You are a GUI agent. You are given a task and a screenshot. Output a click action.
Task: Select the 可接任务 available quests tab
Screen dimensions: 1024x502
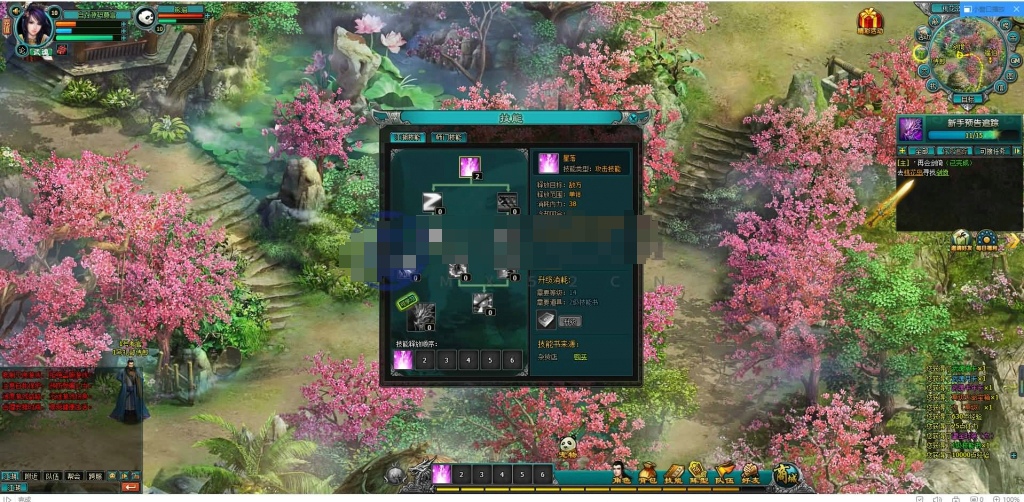[x=992, y=150]
